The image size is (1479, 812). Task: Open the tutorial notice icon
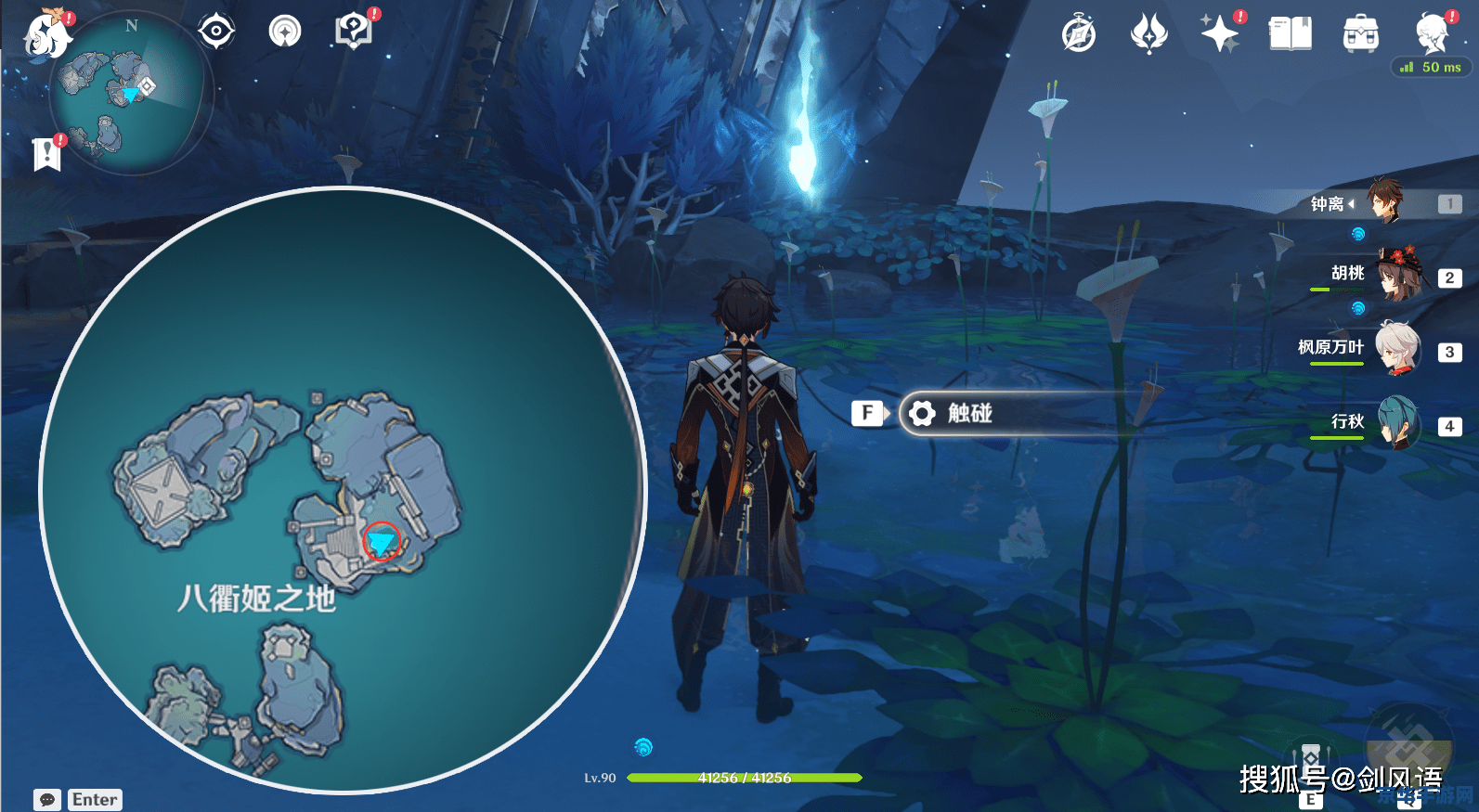click(353, 32)
